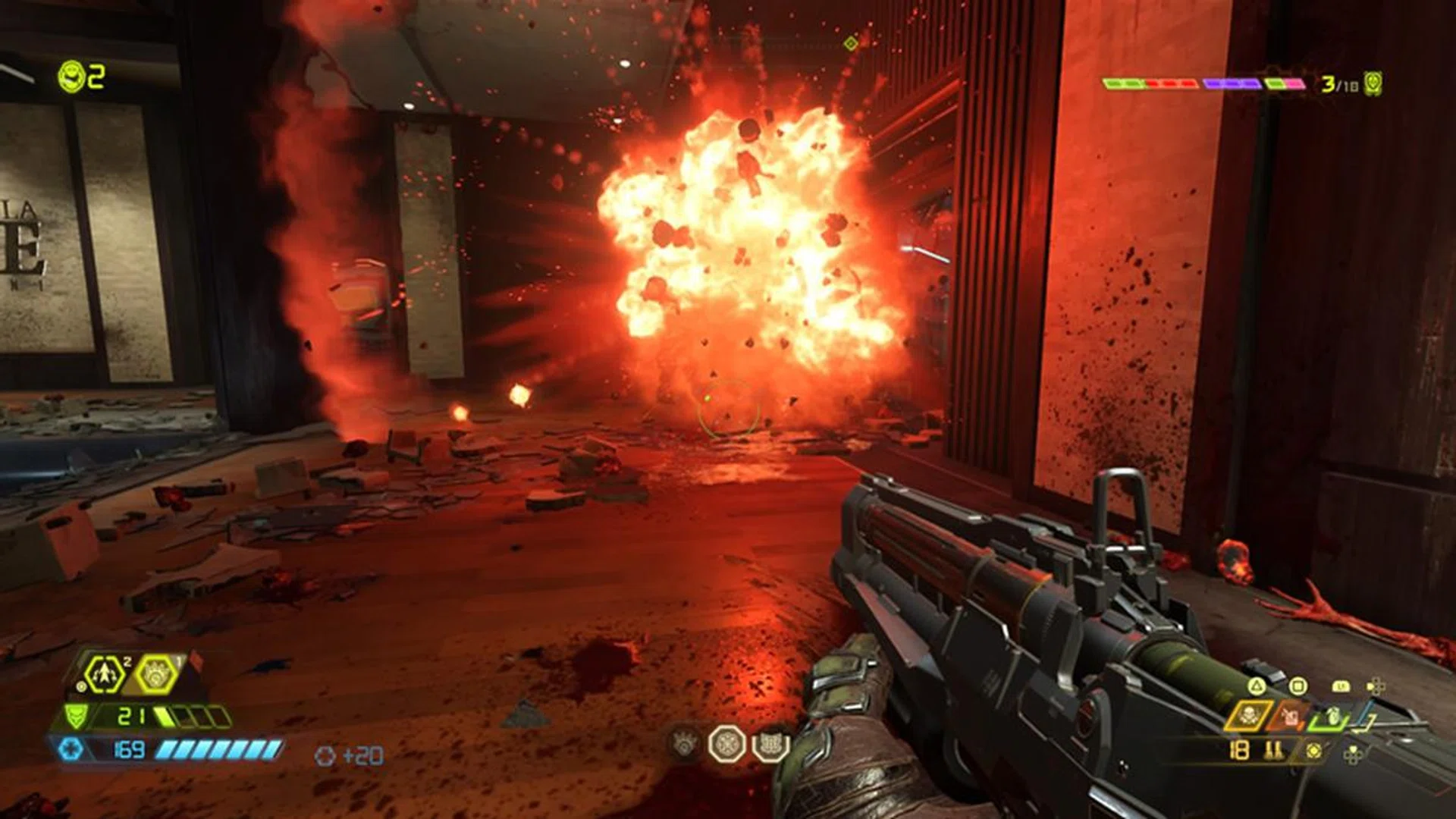The height and width of the screenshot is (819, 1456).
Task: Expand the purple ammo segment in the weapon bar
Action: coord(1233,84)
